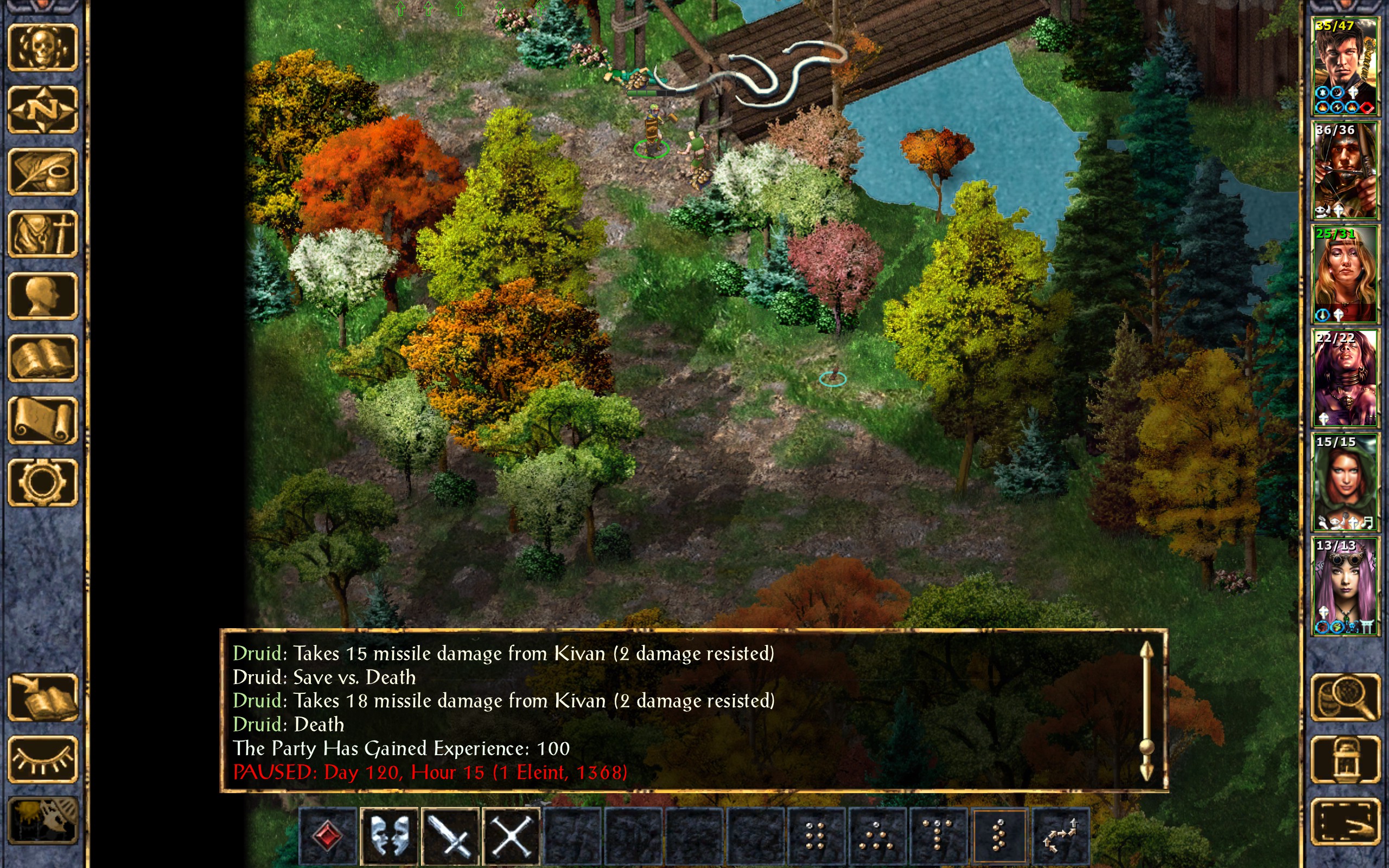Select the archer portrait showing 36/36 health

[x=1345, y=170]
